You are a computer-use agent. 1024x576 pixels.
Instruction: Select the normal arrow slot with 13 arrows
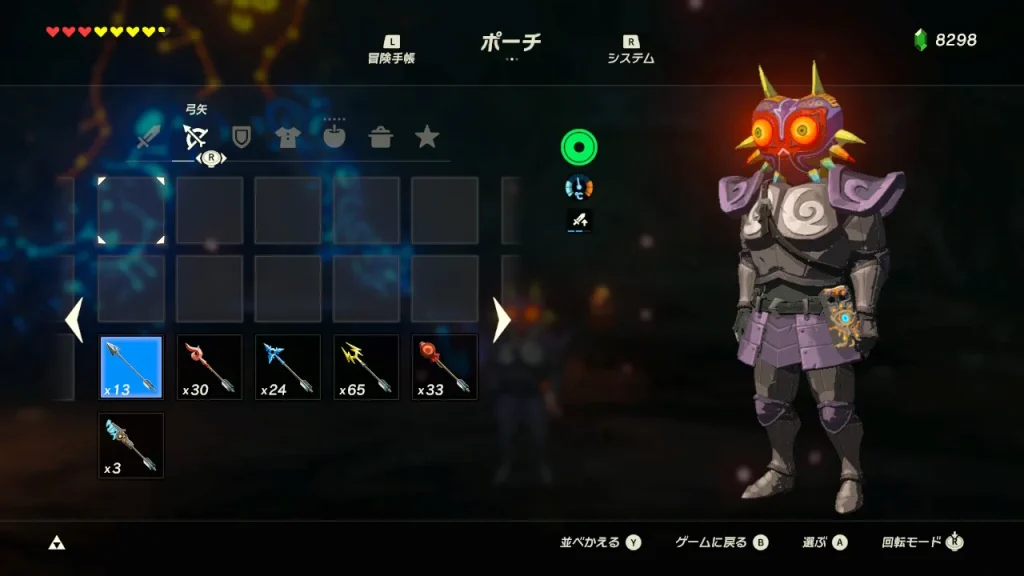point(131,367)
